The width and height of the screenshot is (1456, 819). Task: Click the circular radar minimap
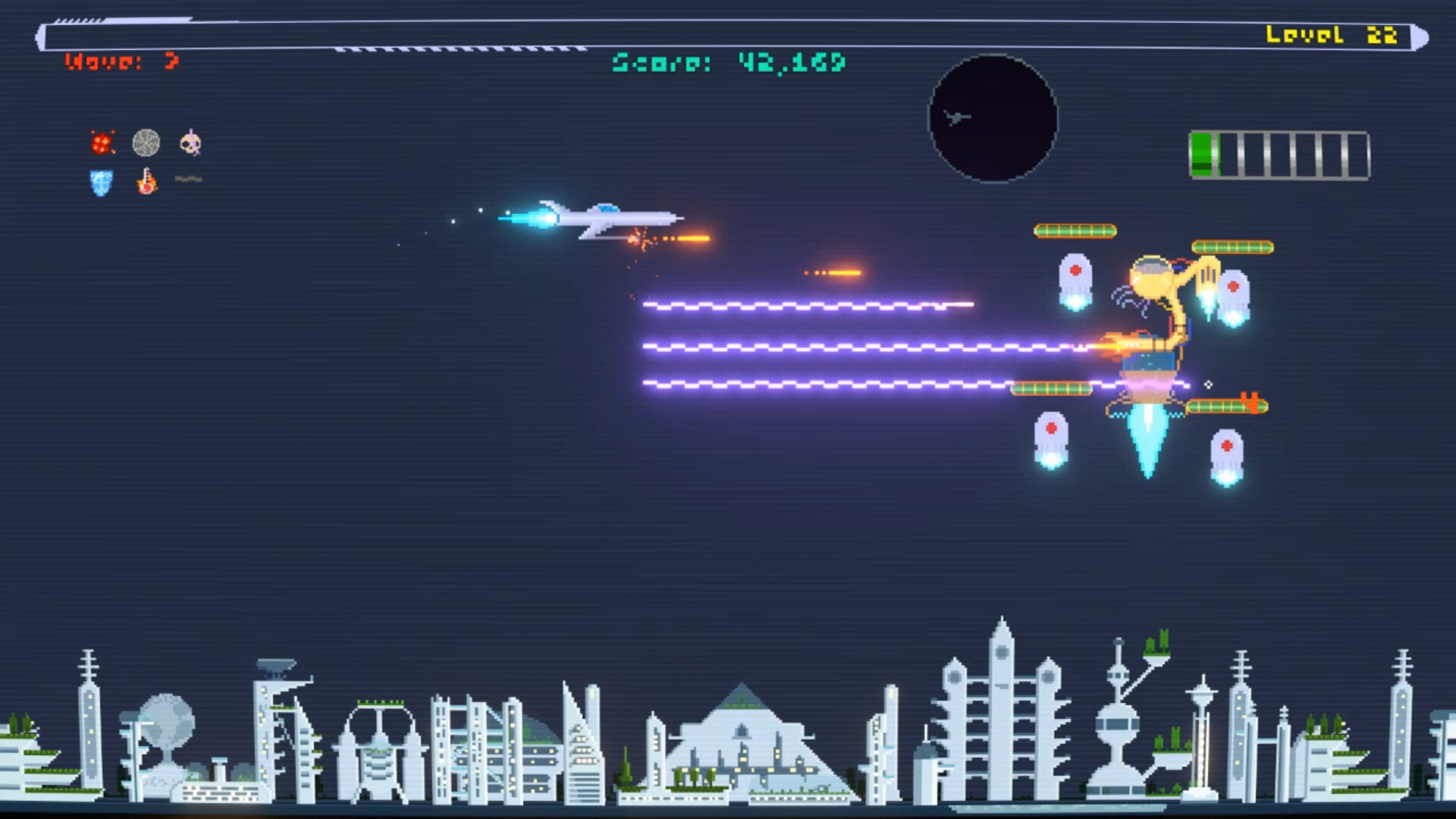pyautogui.click(x=993, y=118)
